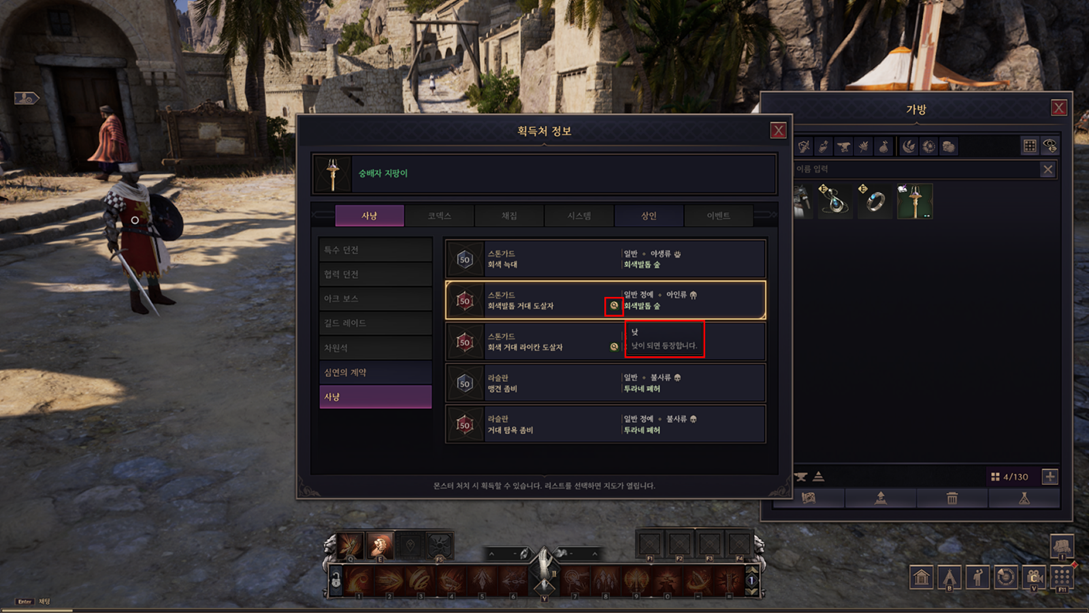The image size is (1089, 613).
Task: Open the 회색 거대 라이칸 도살자 entry
Action: (530, 342)
